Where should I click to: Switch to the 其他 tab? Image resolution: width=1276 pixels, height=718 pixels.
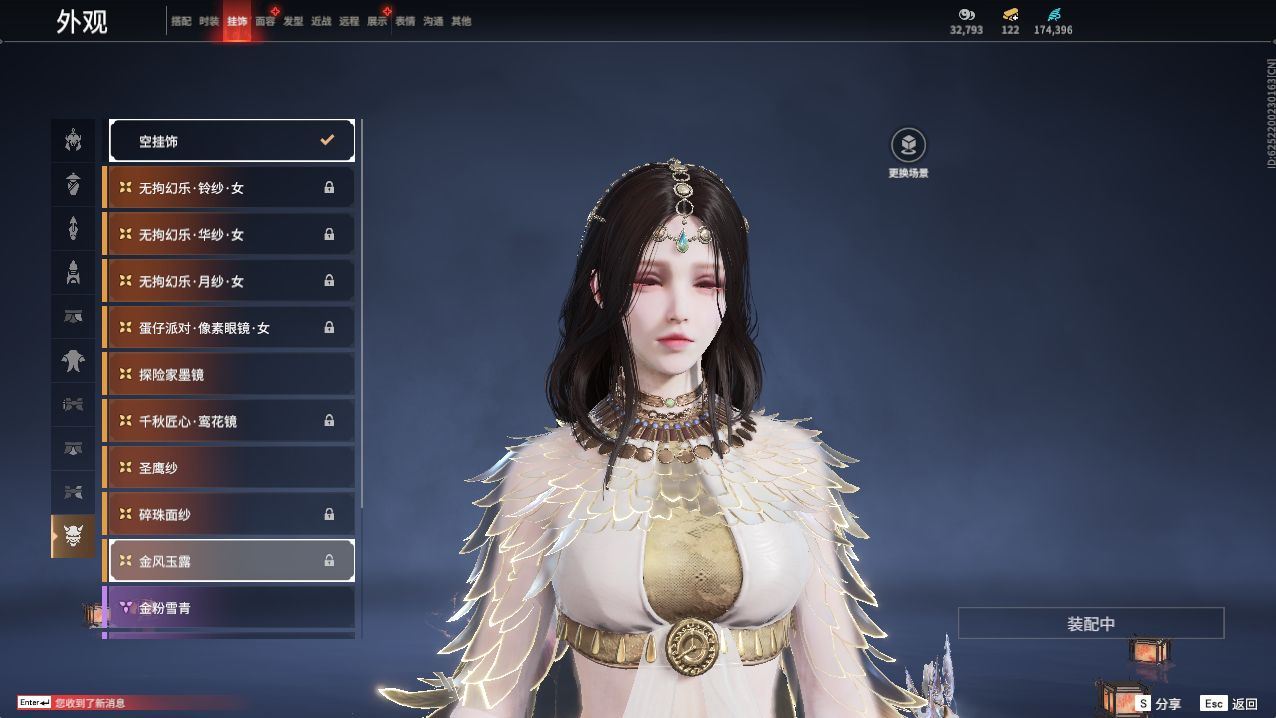pyautogui.click(x=461, y=21)
